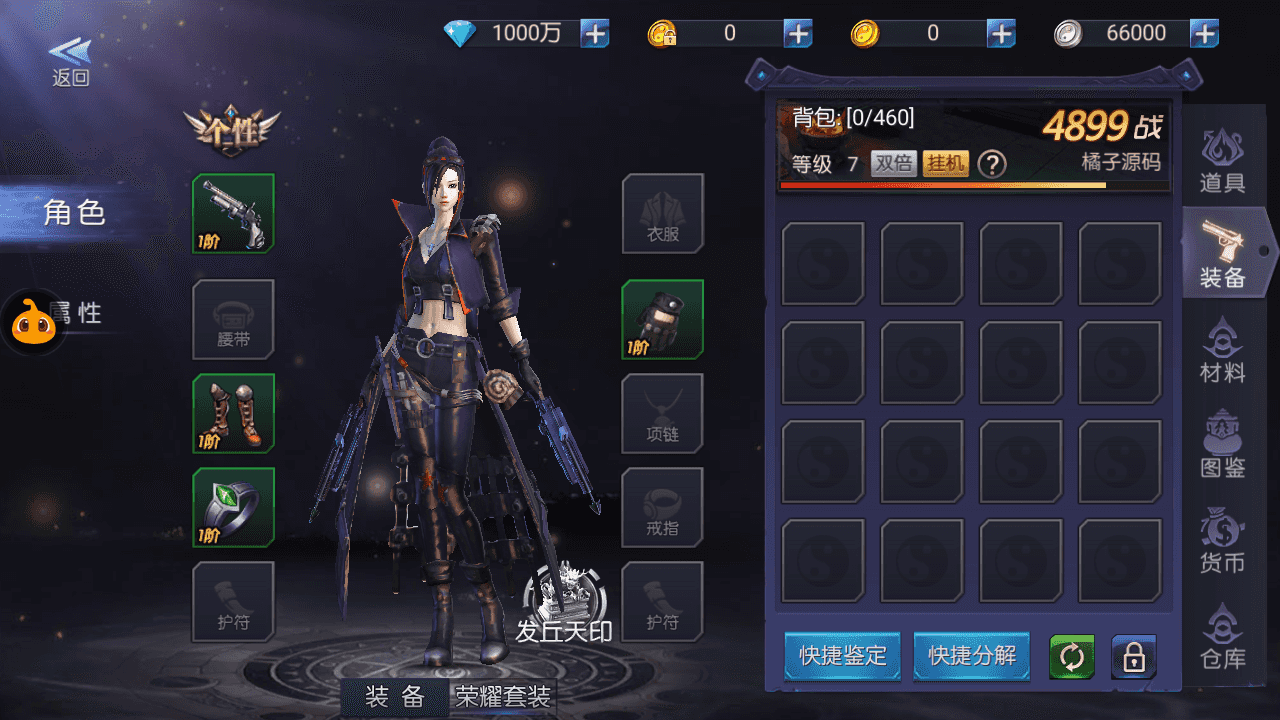Click the equipped gloves slot

663,320
